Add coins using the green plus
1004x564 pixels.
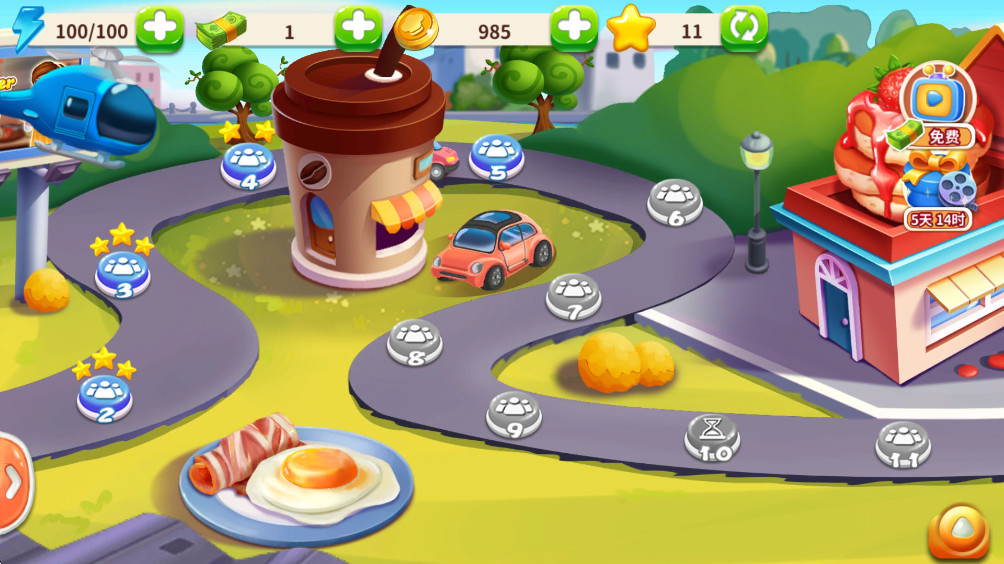[574, 29]
